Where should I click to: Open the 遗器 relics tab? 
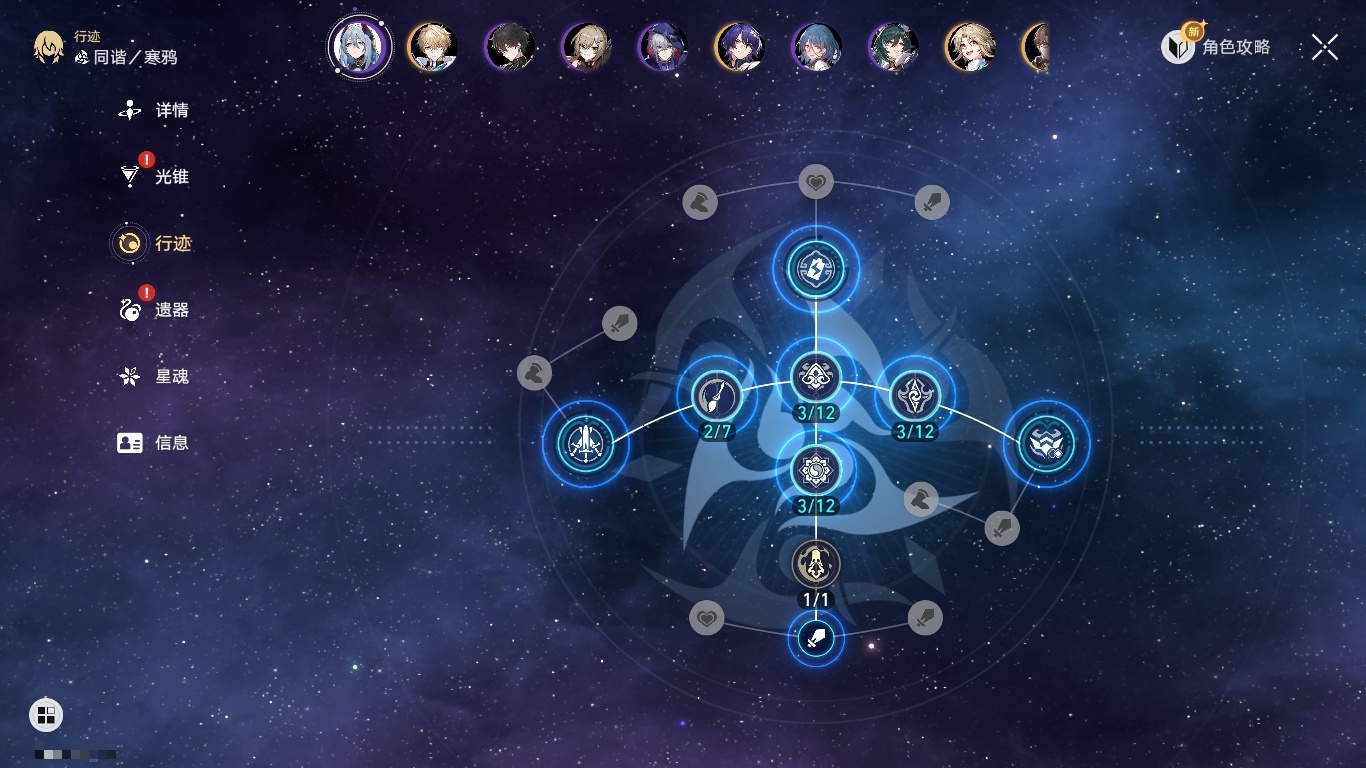coord(154,310)
